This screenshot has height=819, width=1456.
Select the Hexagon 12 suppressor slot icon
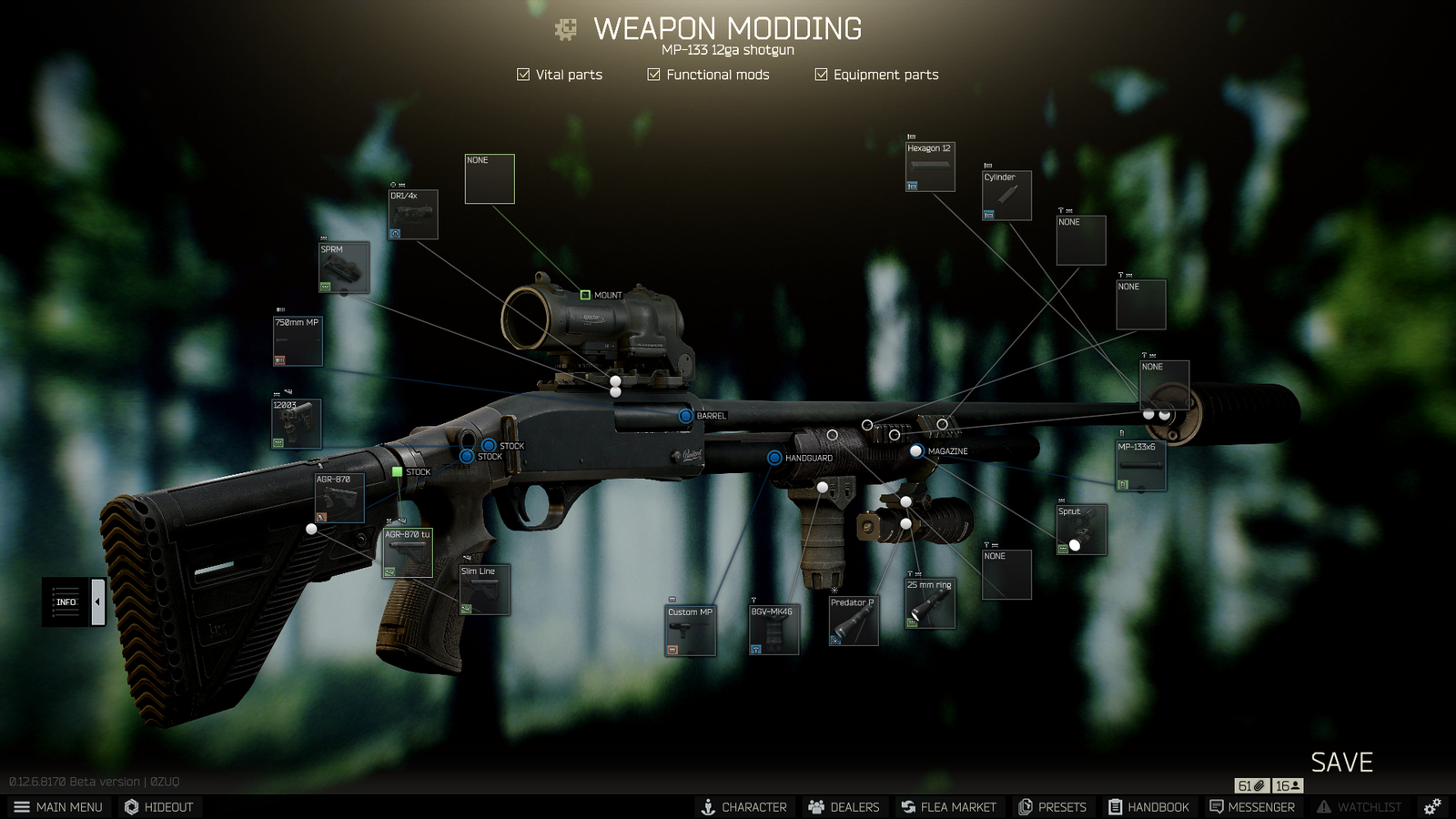coord(929,167)
